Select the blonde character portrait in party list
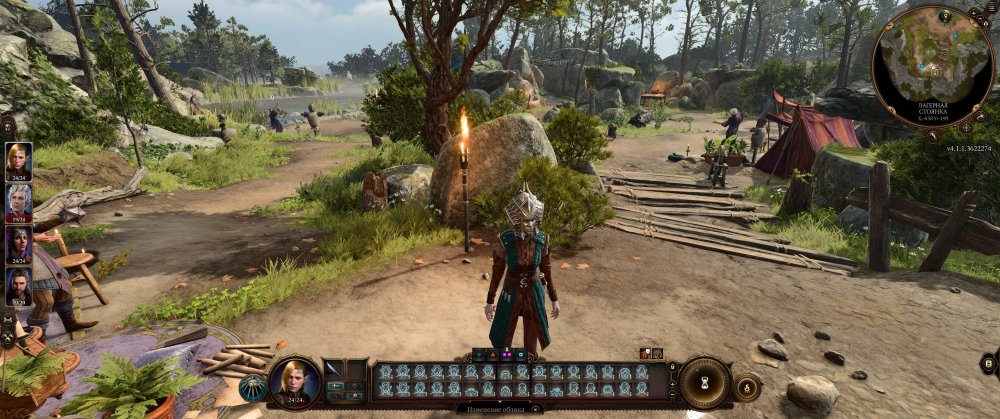 tap(19, 161)
